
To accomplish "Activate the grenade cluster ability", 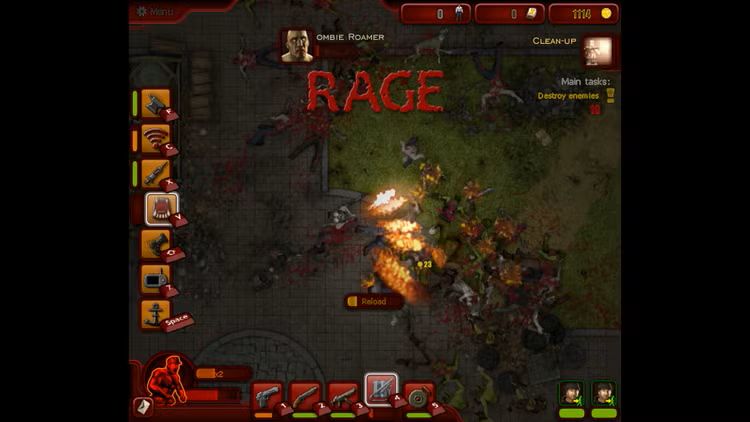I will pos(155,243).
